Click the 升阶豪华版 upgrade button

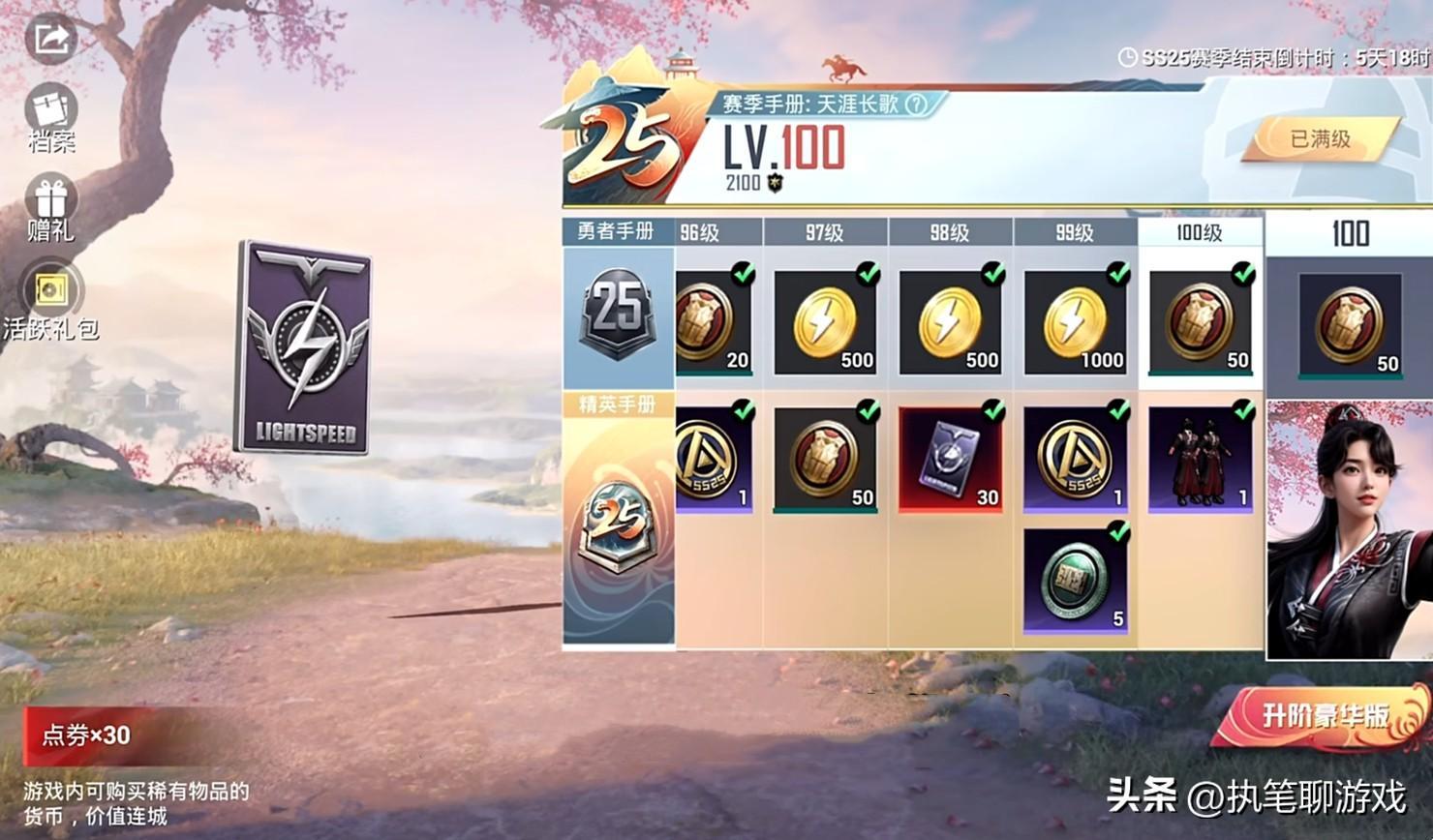(x=1324, y=716)
